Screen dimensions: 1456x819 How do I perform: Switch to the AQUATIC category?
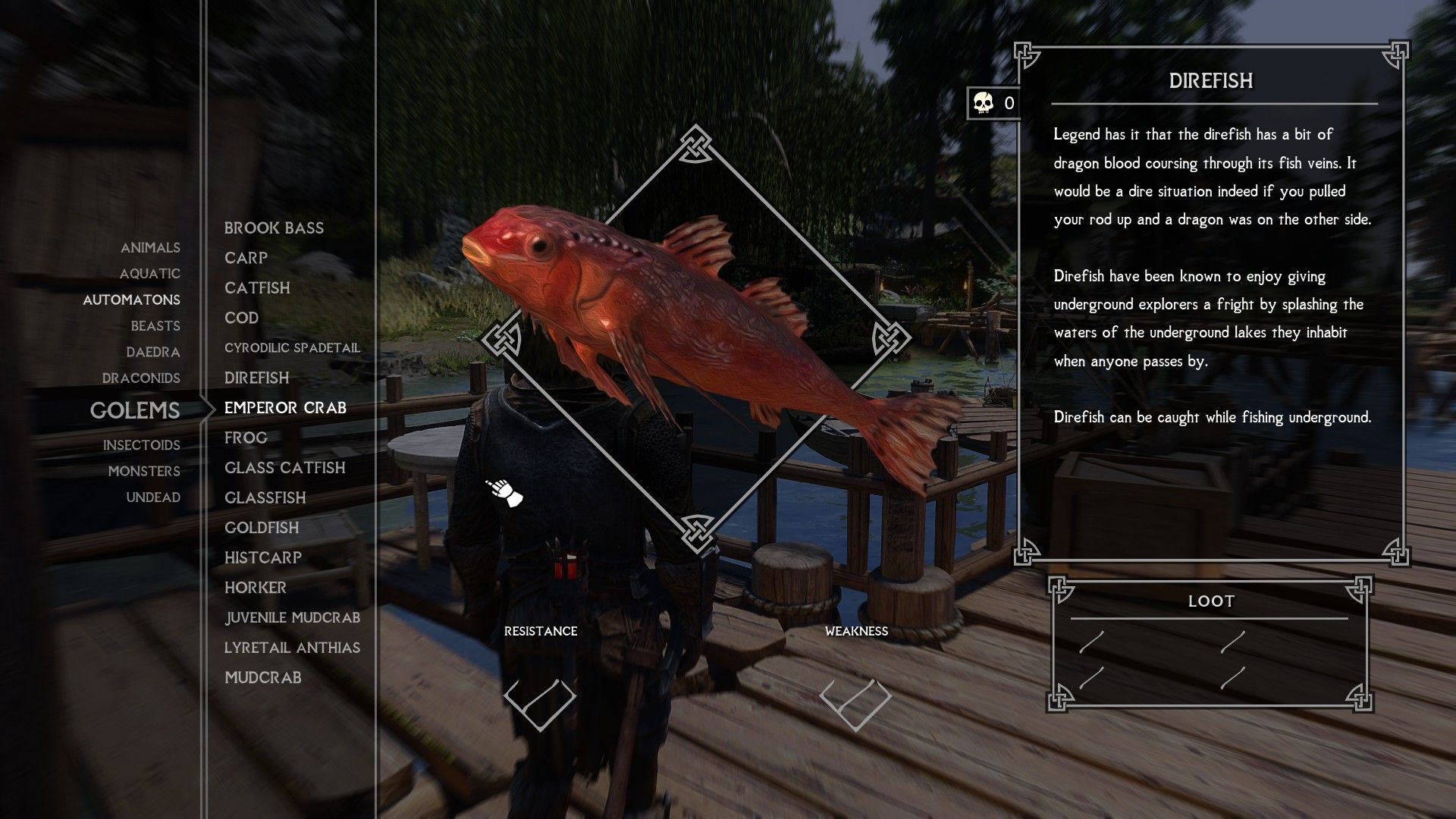[x=150, y=274]
